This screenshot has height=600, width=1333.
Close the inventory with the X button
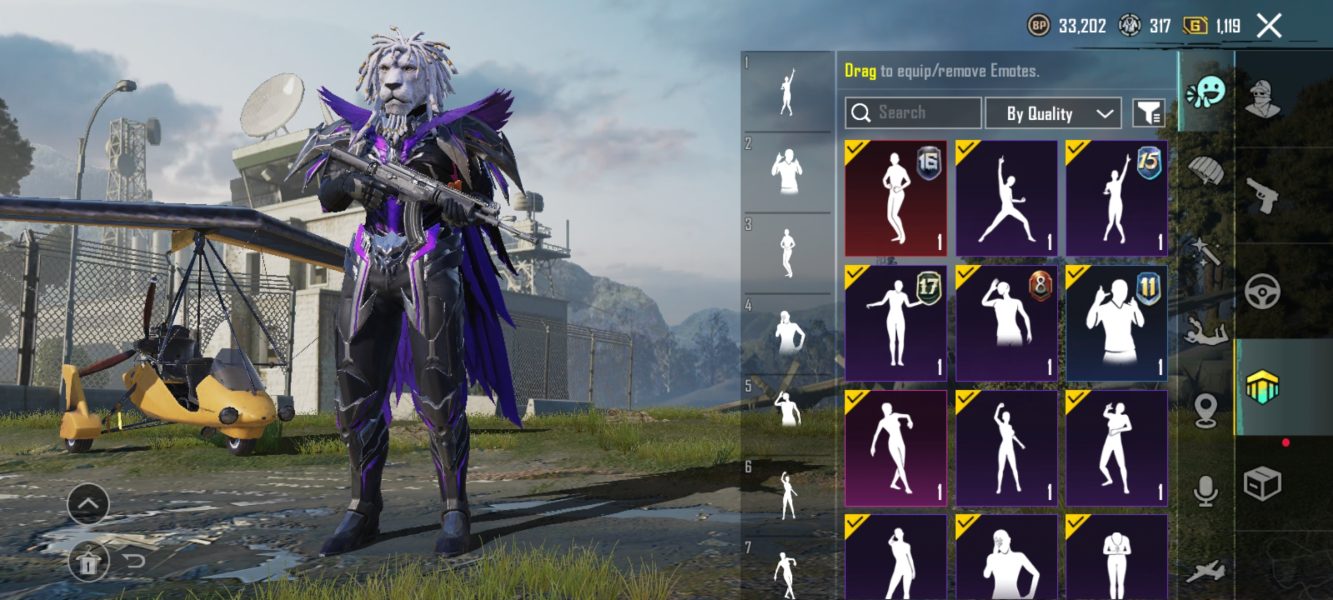(1269, 26)
